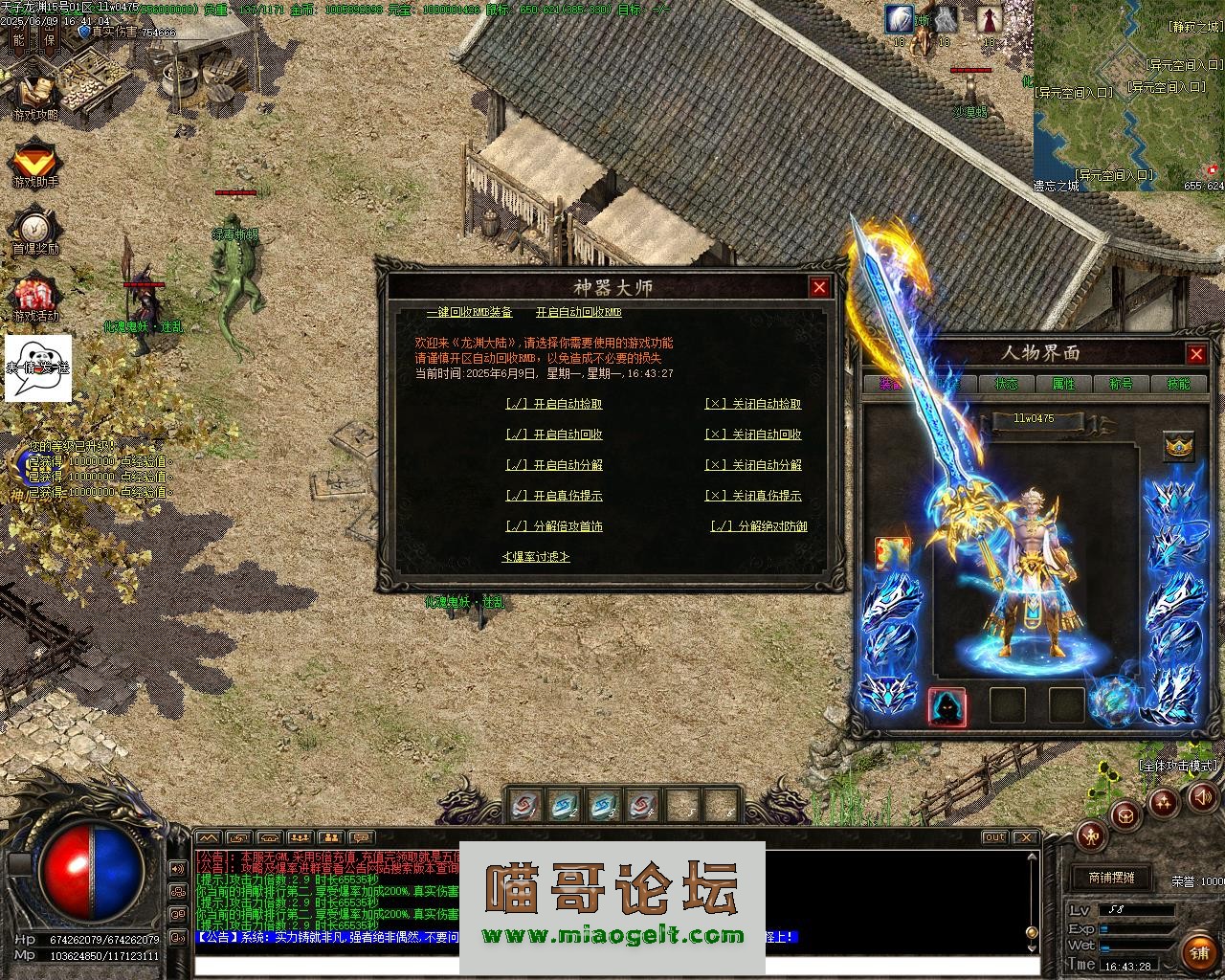Show the 称号 titles tab
The image size is (1225, 980).
[1121, 384]
